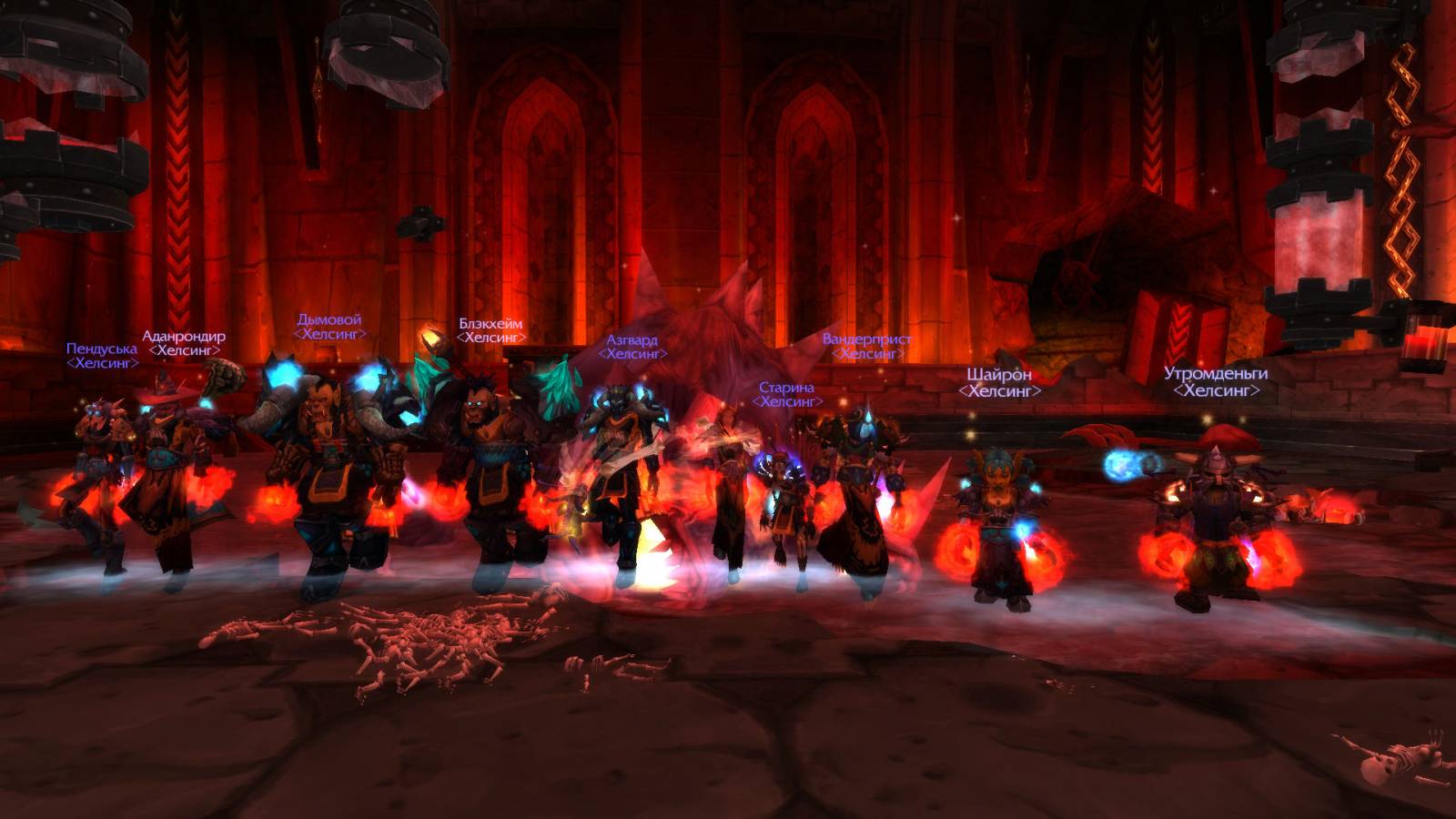This screenshot has width=1456, height=819.
Task: Select the Аданрондир name label
Action: pos(184,336)
